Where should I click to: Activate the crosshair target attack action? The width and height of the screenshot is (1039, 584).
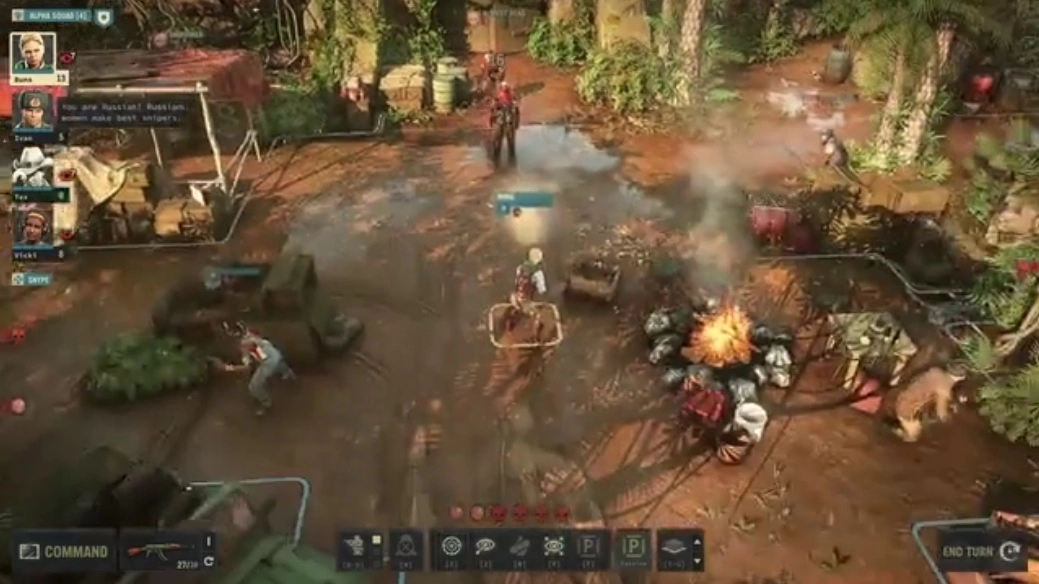451,548
